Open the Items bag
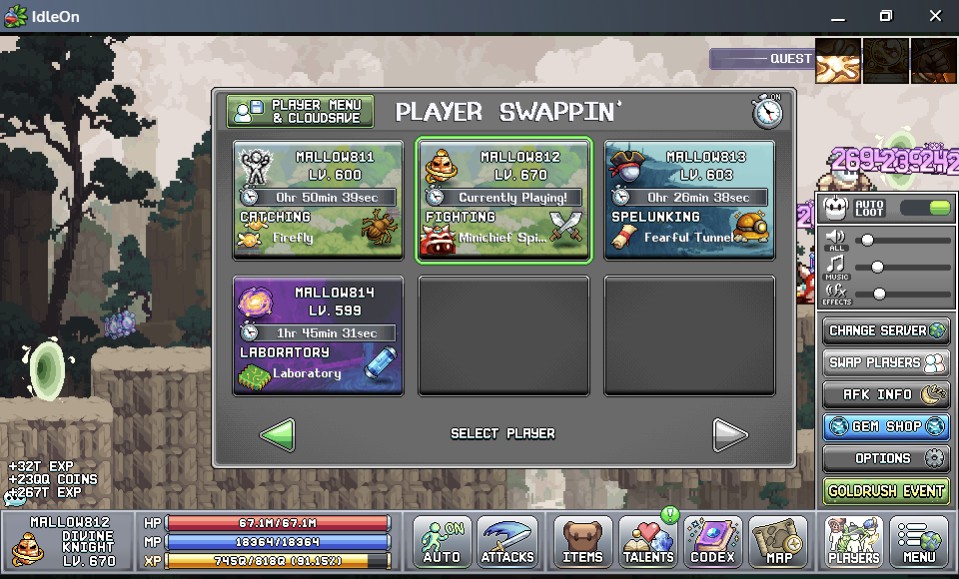Screen dimensions: 959x579 pyautogui.click(x=582, y=543)
